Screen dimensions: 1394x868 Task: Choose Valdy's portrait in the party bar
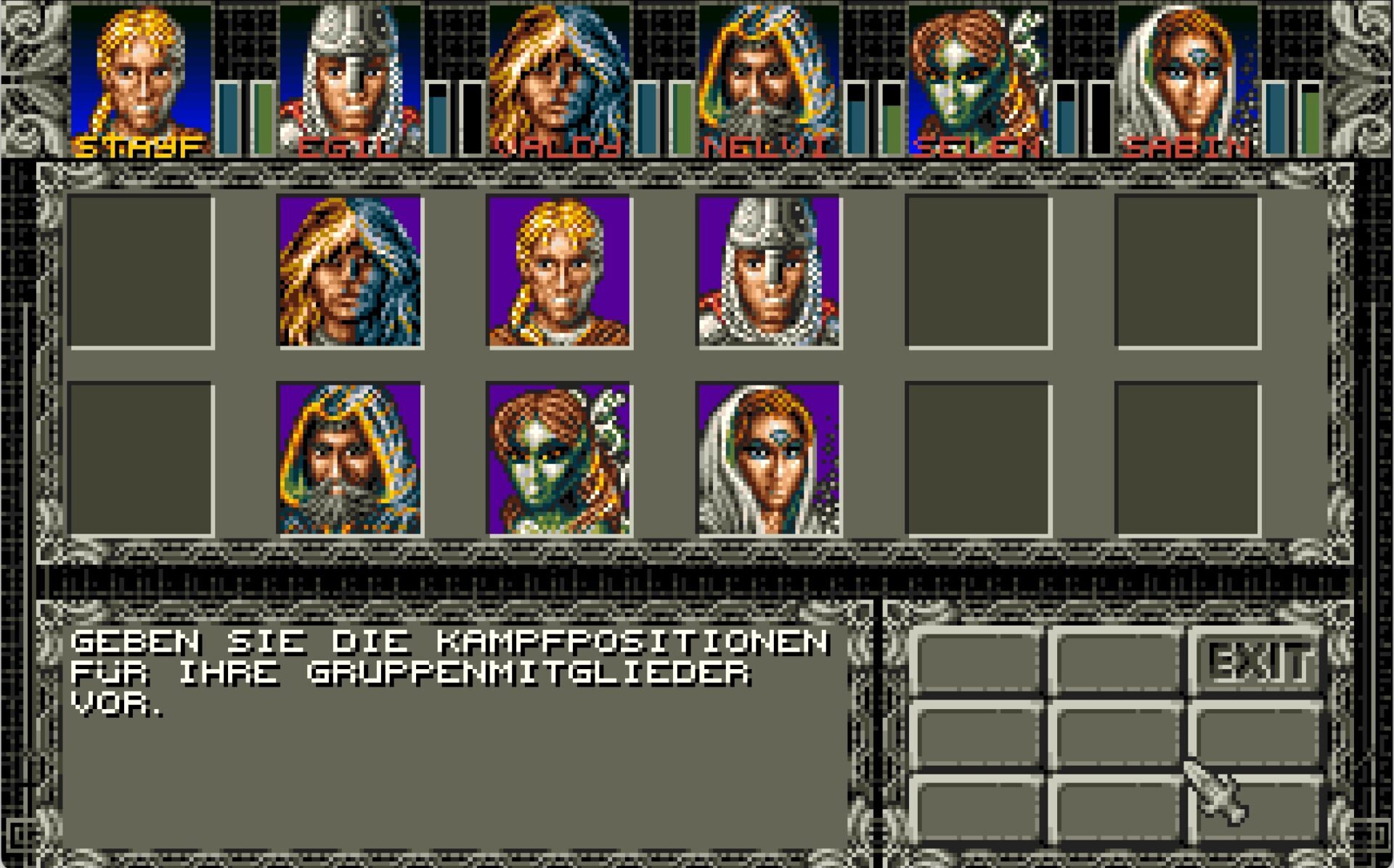pos(559,76)
